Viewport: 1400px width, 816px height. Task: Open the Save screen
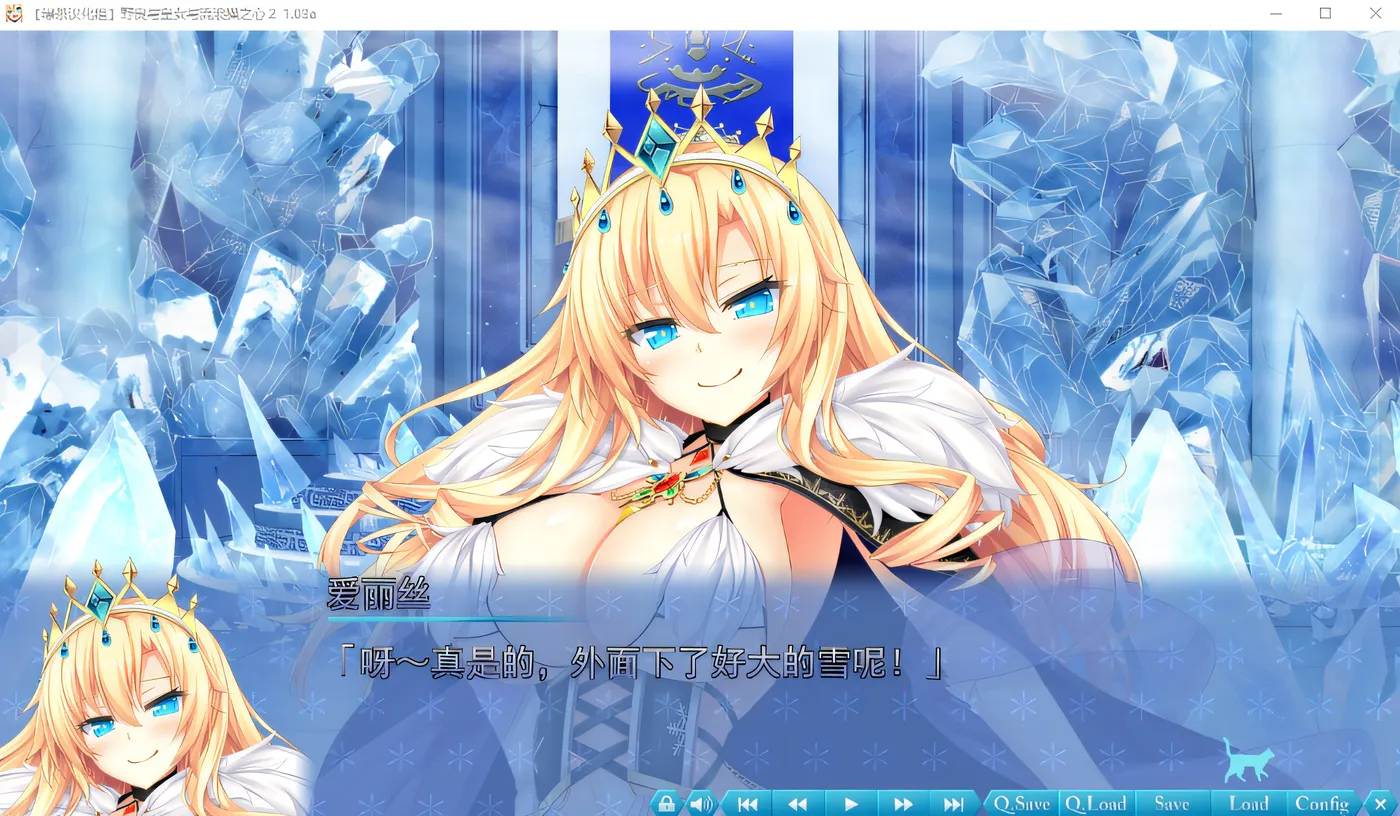(1174, 802)
